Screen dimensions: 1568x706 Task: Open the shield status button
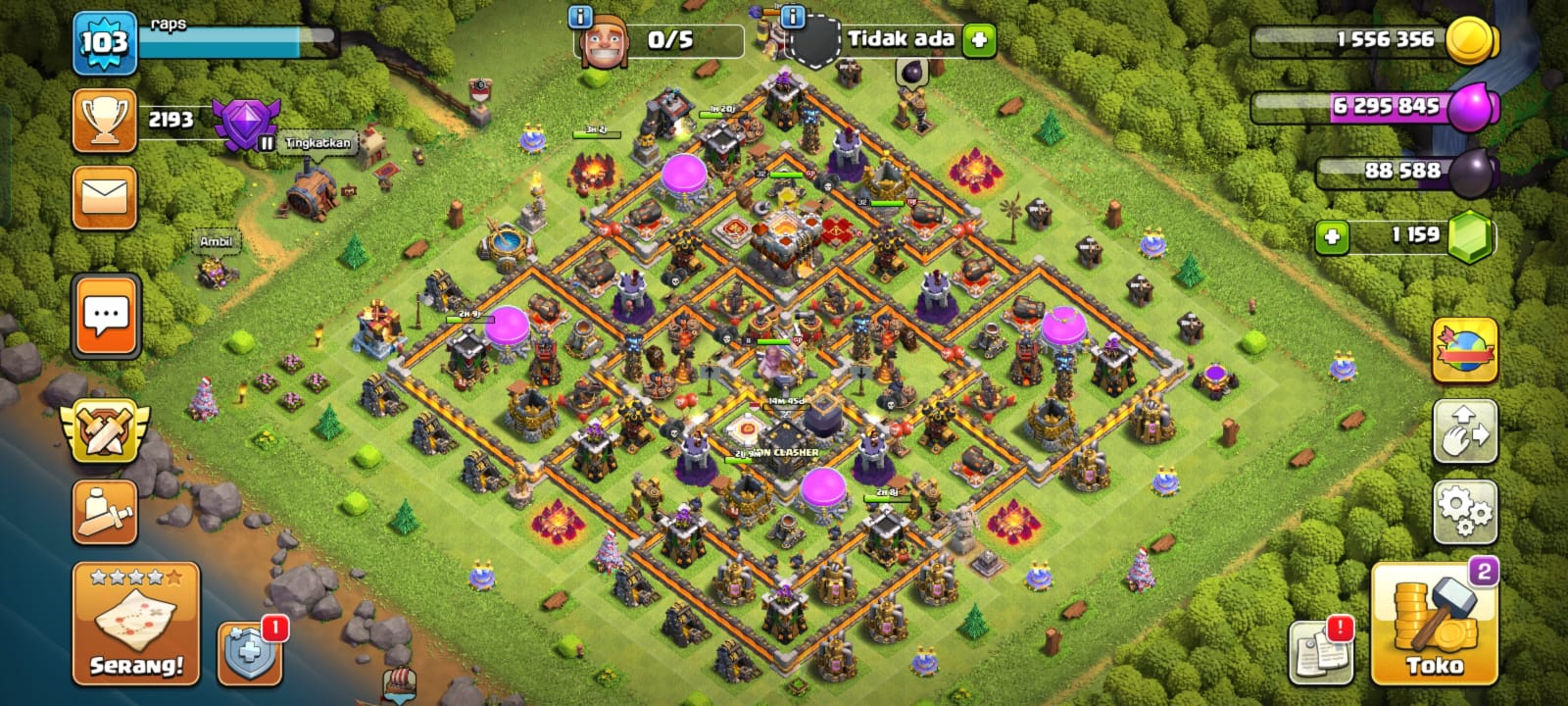coord(250,652)
